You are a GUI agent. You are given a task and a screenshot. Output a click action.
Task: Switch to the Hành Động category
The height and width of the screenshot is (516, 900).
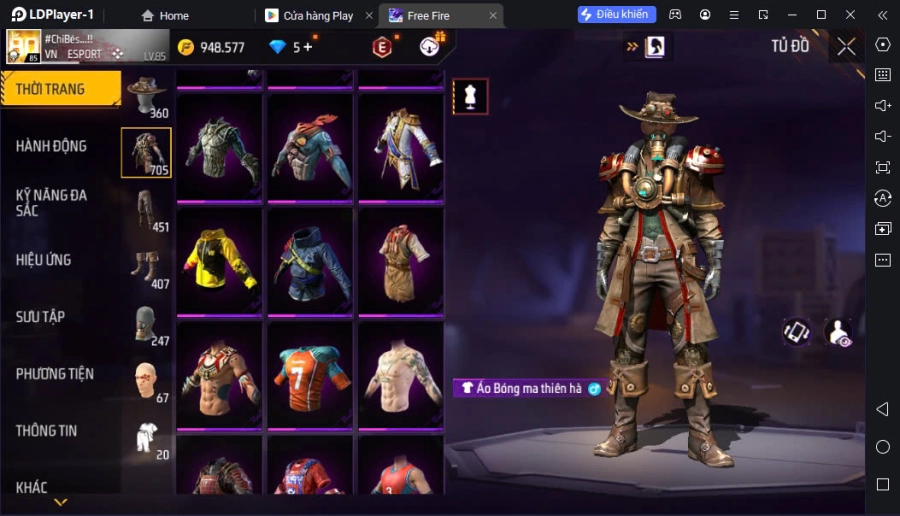point(52,146)
